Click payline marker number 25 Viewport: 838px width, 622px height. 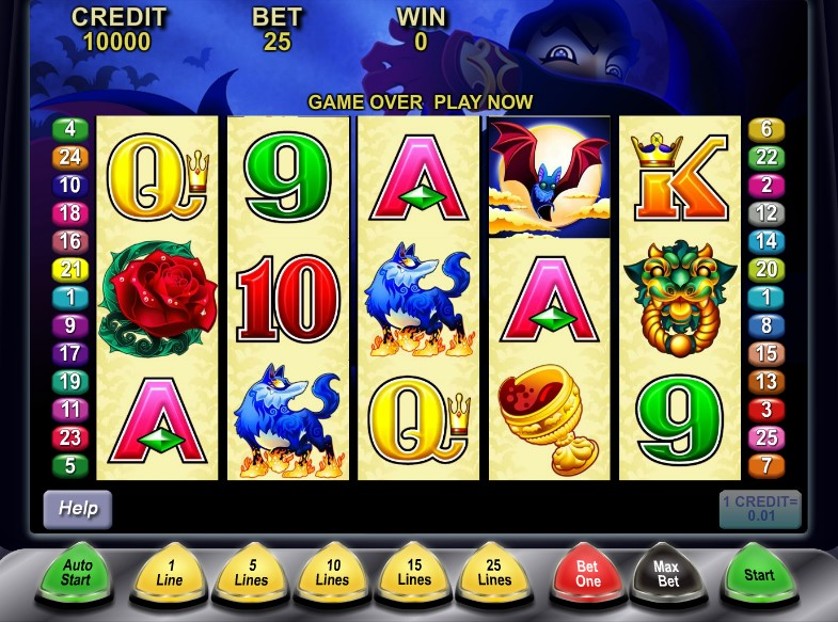click(767, 437)
